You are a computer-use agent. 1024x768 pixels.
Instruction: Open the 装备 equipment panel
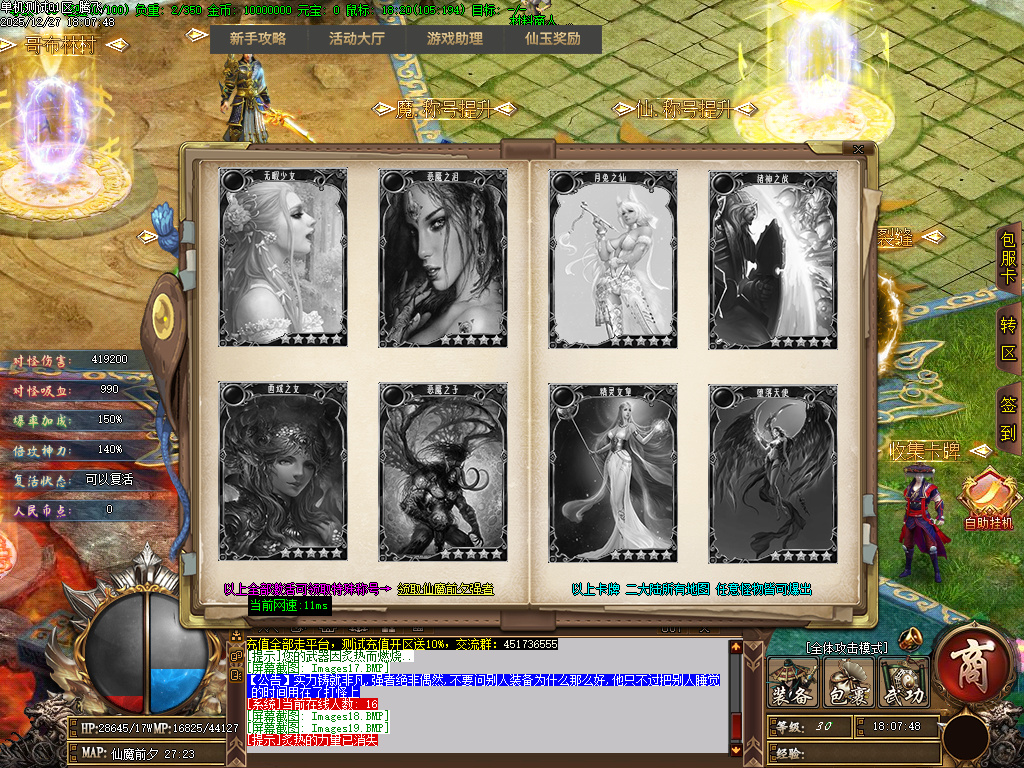tap(793, 684)
